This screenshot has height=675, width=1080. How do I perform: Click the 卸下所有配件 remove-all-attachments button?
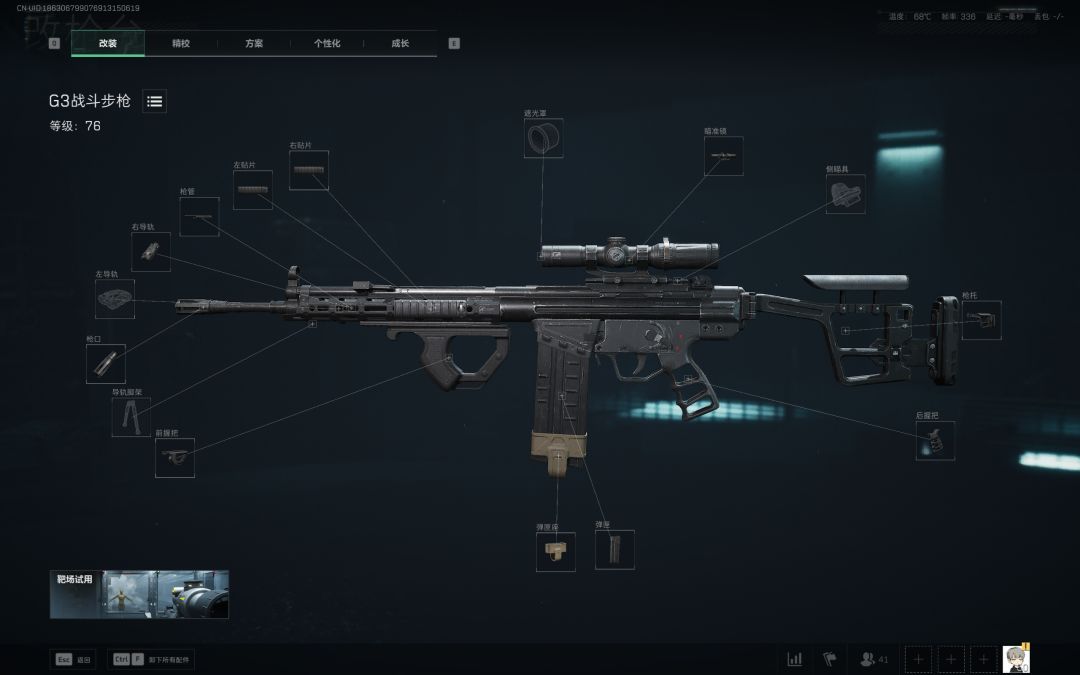coord(151,660)
